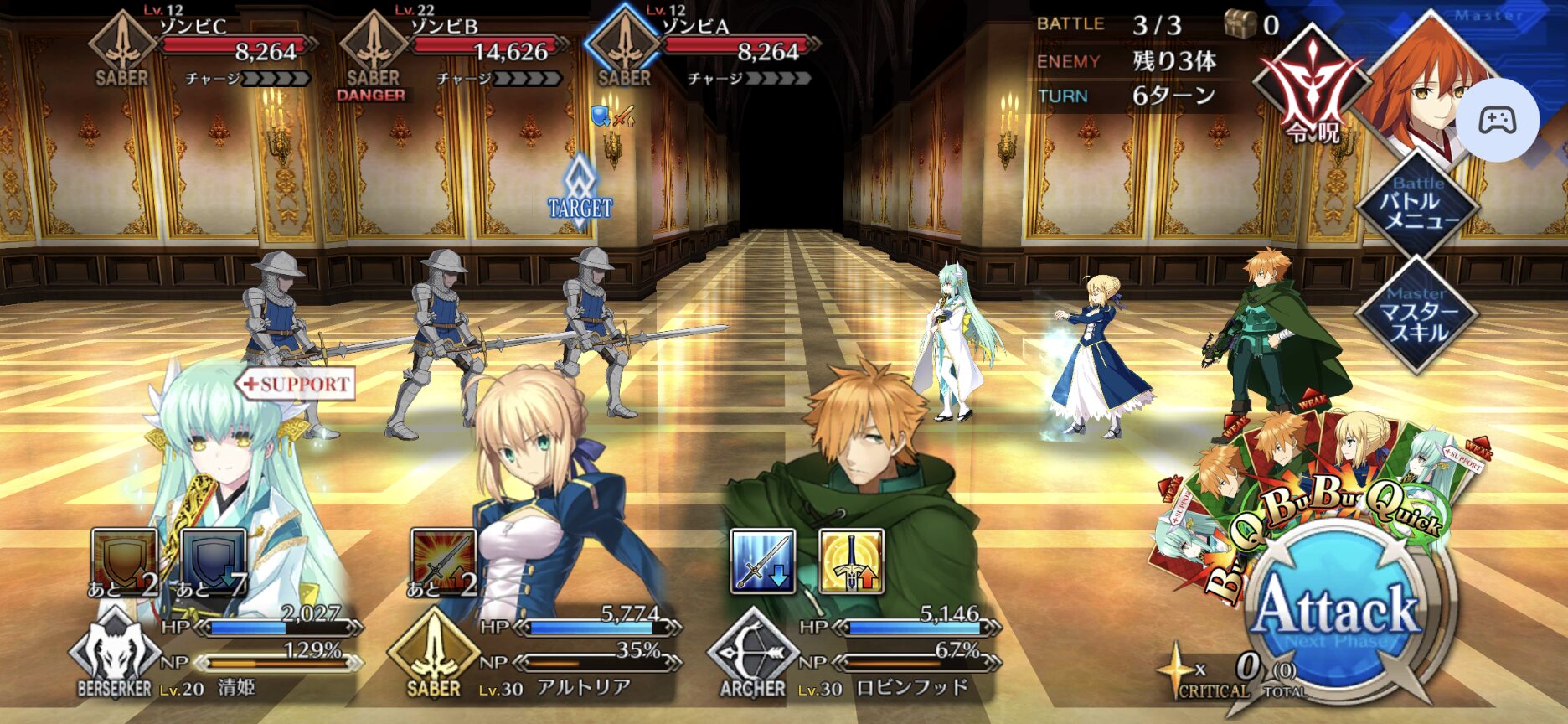This screenshot has height=724, width=1568.
Task: Open Artoria's Saber status panel
Action: click(434, 655)
